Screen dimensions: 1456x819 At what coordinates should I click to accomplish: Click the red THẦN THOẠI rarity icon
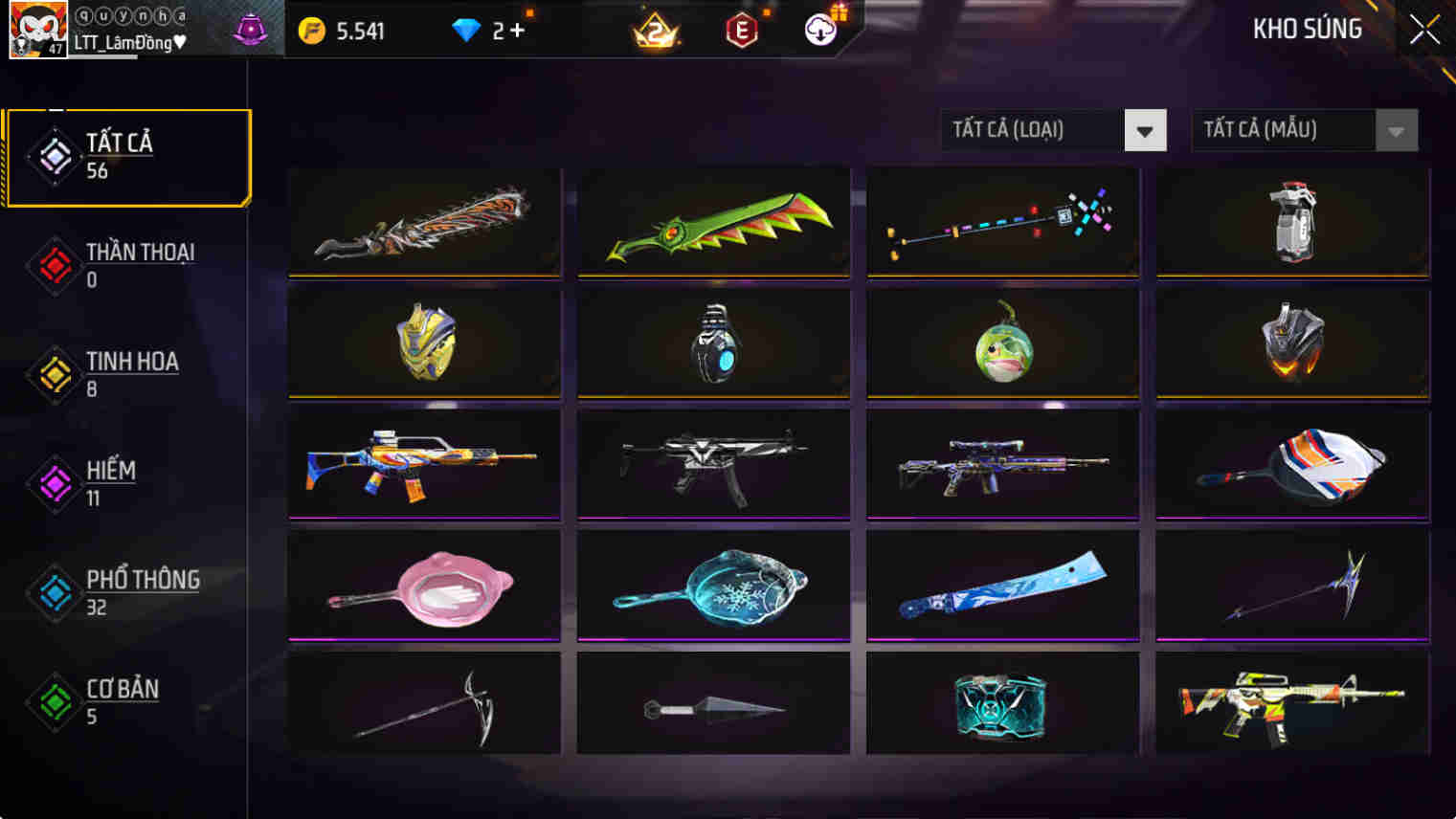pyautogui.click(x=55, y=264)
